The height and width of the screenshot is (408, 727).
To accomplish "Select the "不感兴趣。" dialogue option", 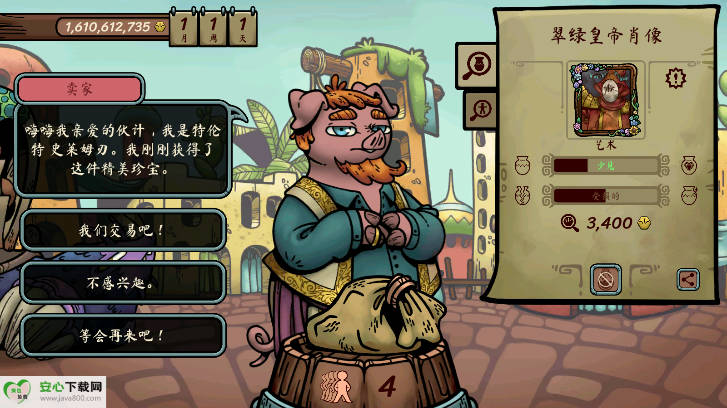I will pyautogui.click(x=122, y=283).
